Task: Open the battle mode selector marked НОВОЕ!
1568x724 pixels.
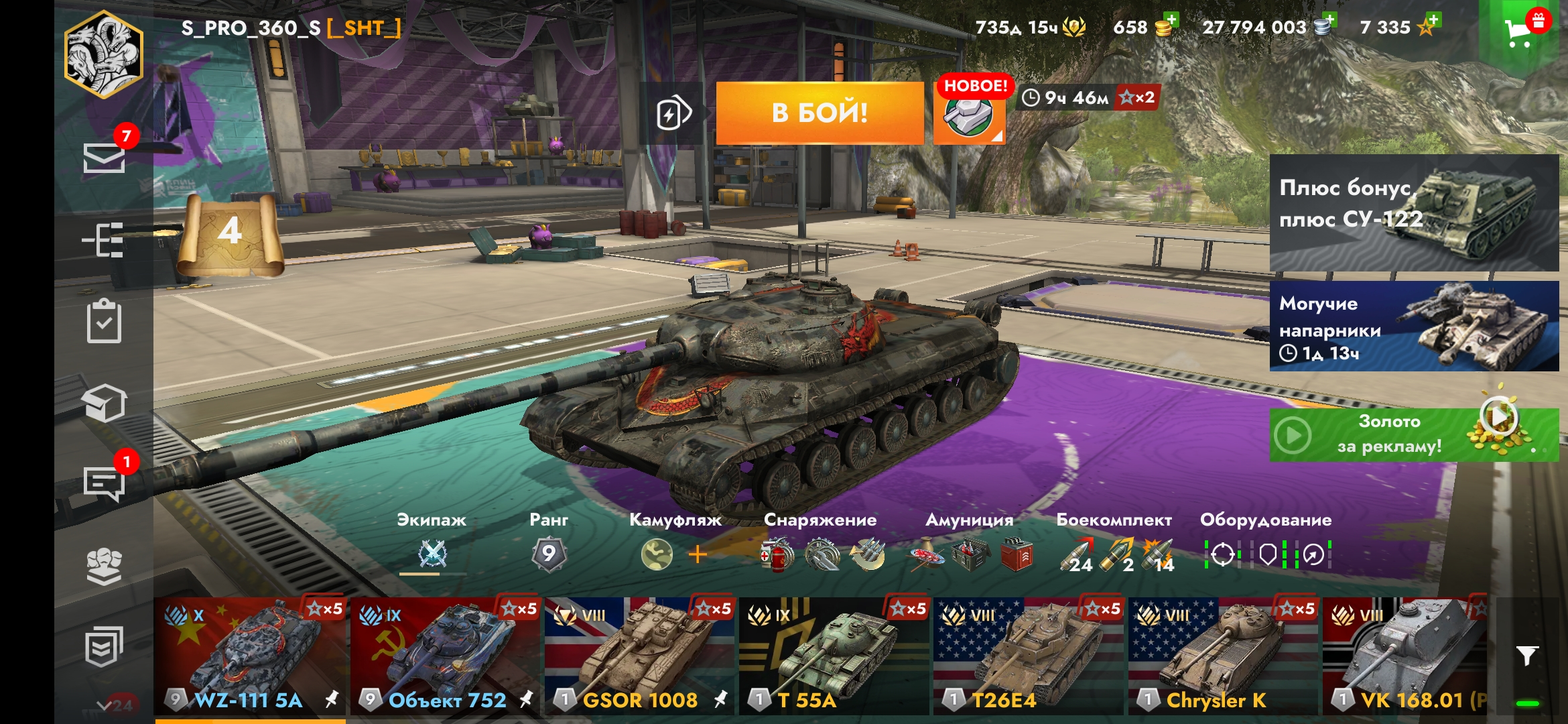Action: [969, 114]
